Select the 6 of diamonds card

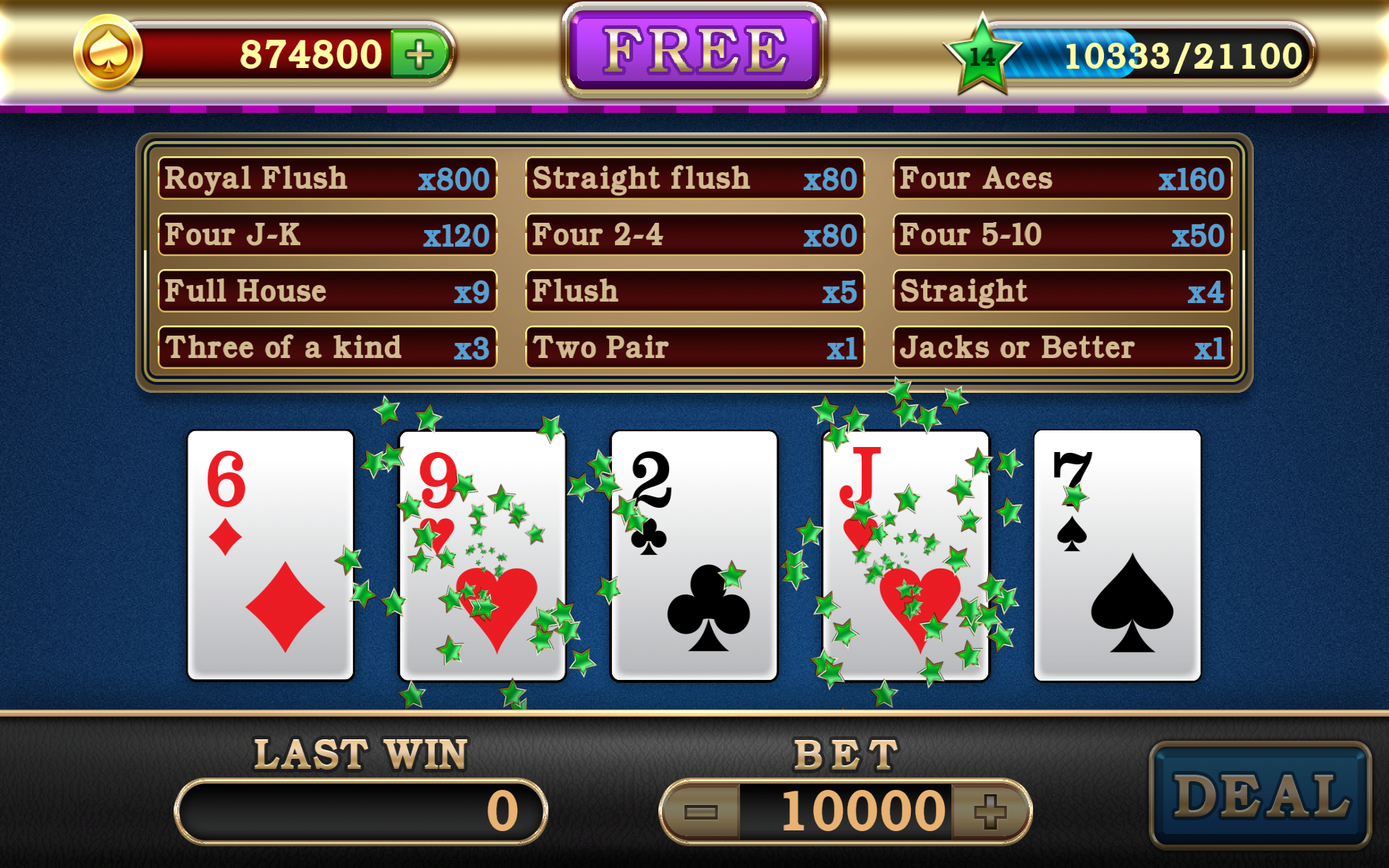coord(271,555)
